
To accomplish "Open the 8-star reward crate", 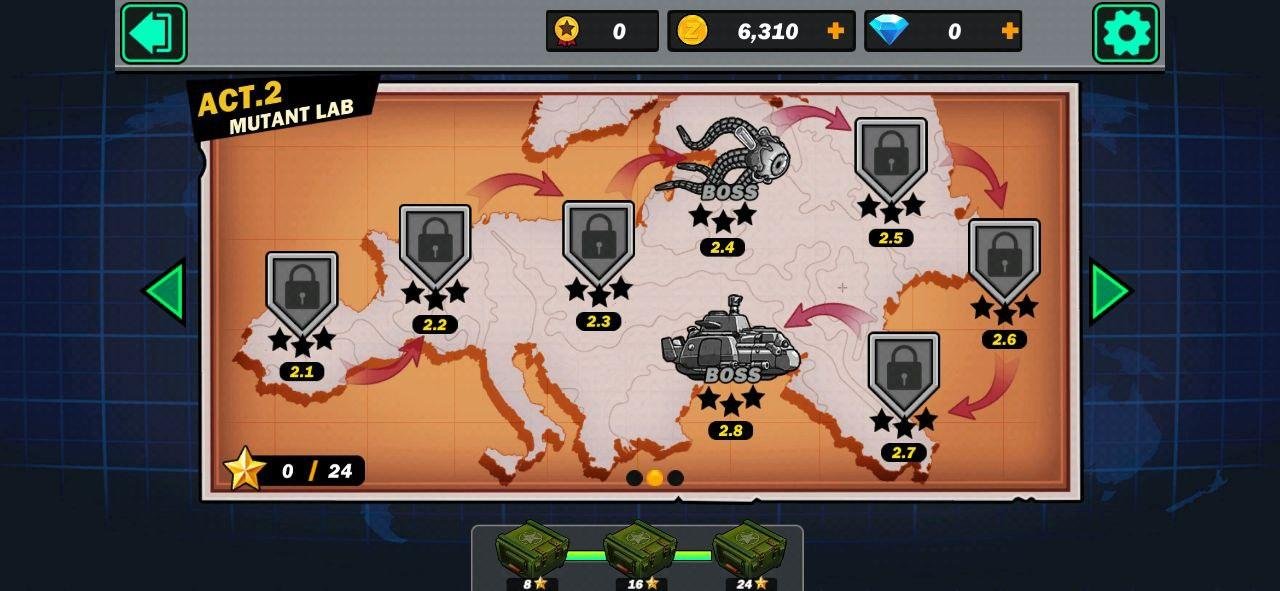I will pyautogui.click(x=531, y=549).
